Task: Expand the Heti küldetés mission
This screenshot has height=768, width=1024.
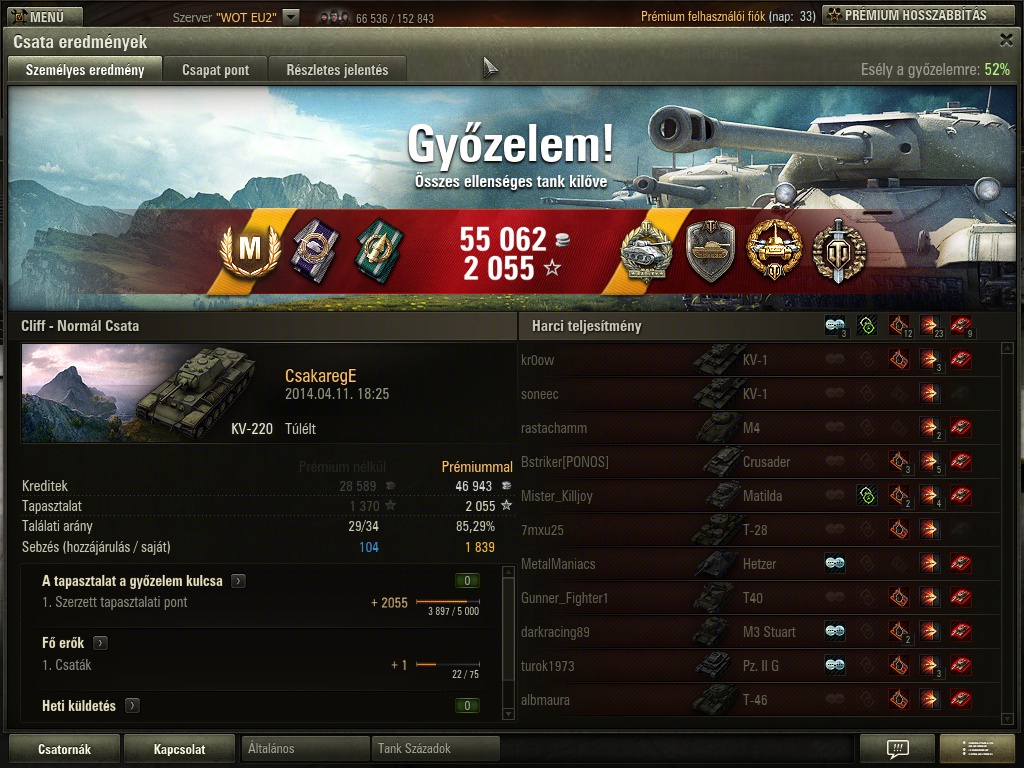Action: pyautogui.click(x=132, y=706)
